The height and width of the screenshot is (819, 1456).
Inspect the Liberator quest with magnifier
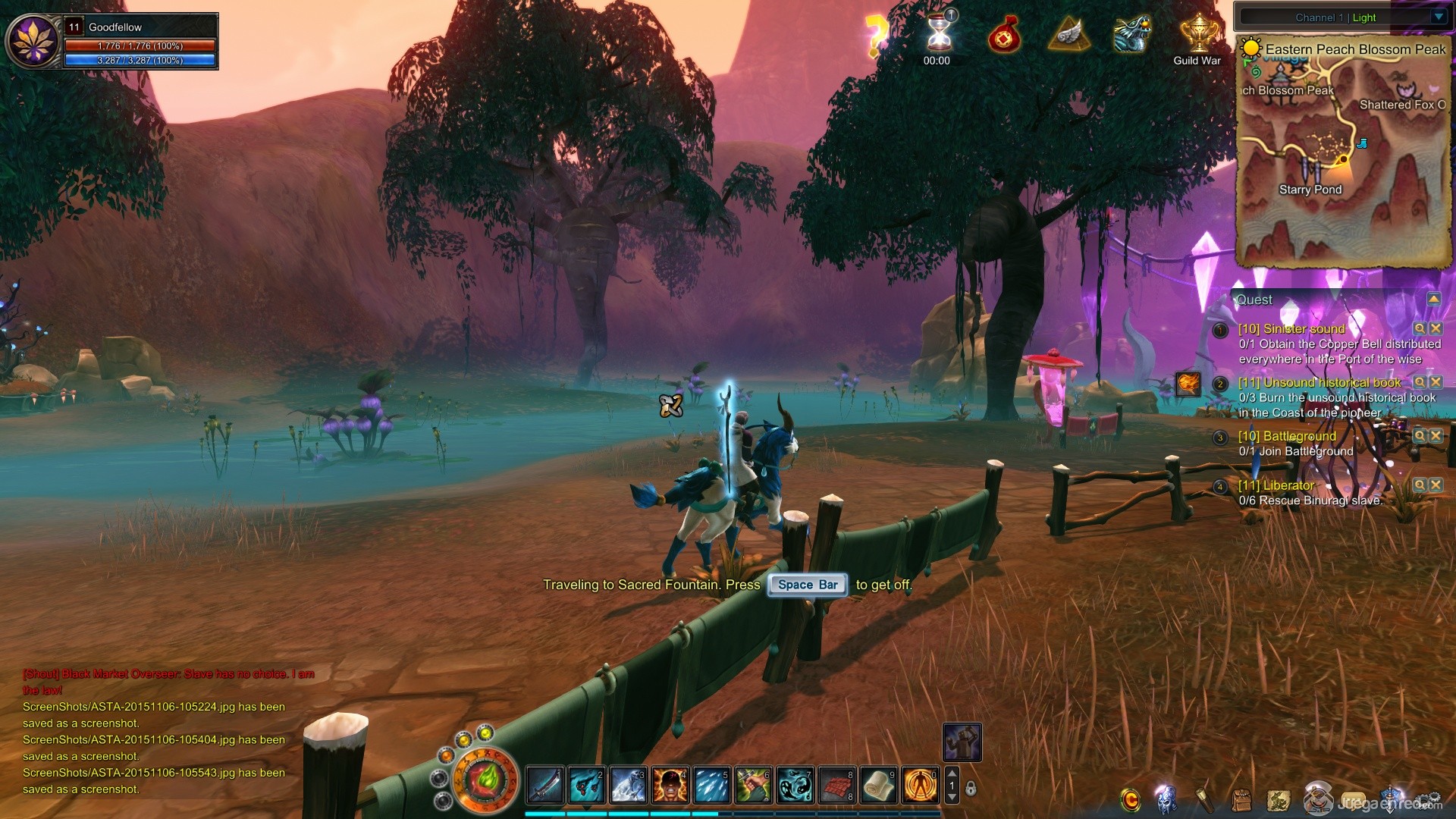pos(1420,485)
